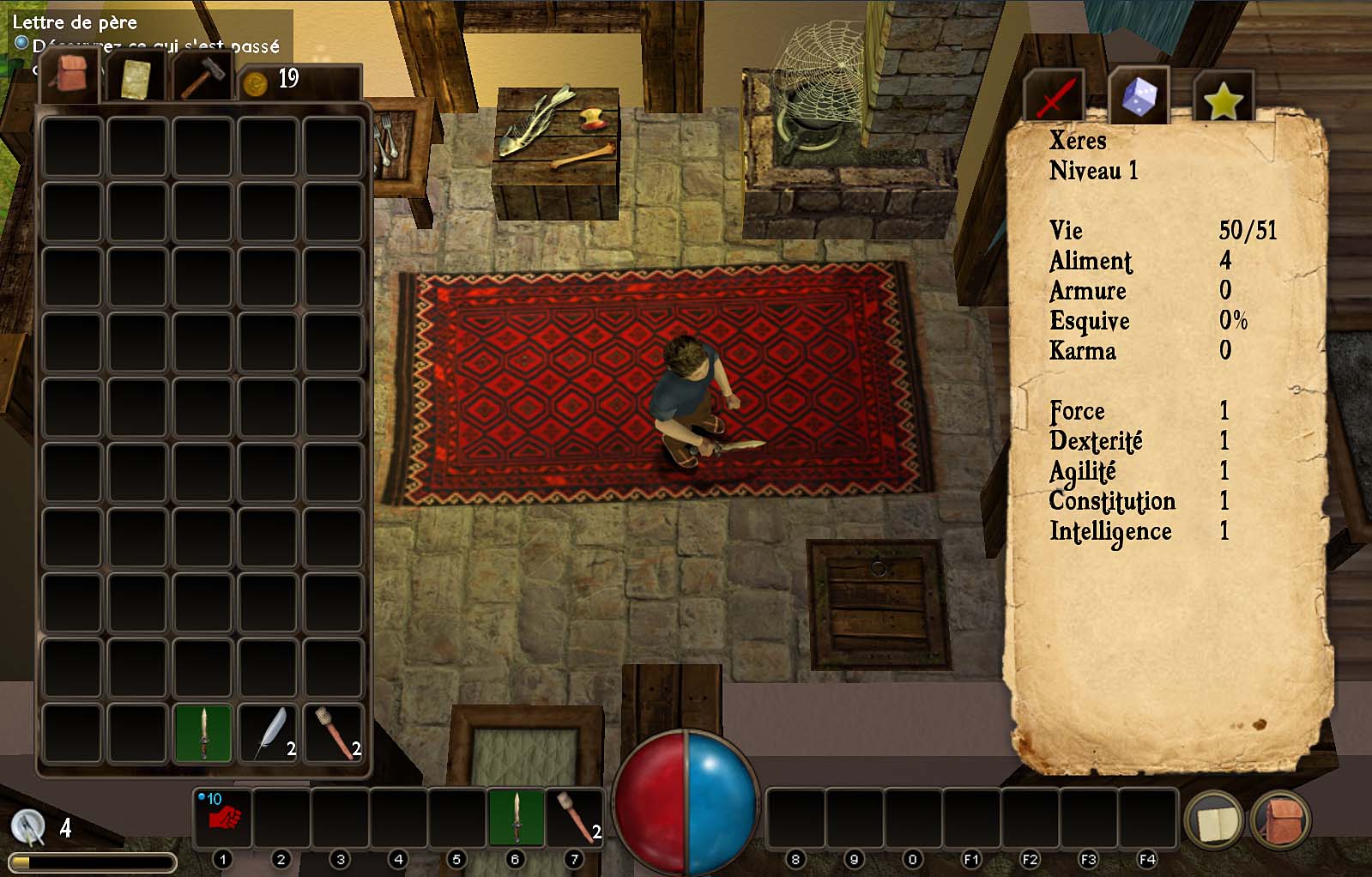Click the Lettre de père quest tracker

click(x=75, y=22)
